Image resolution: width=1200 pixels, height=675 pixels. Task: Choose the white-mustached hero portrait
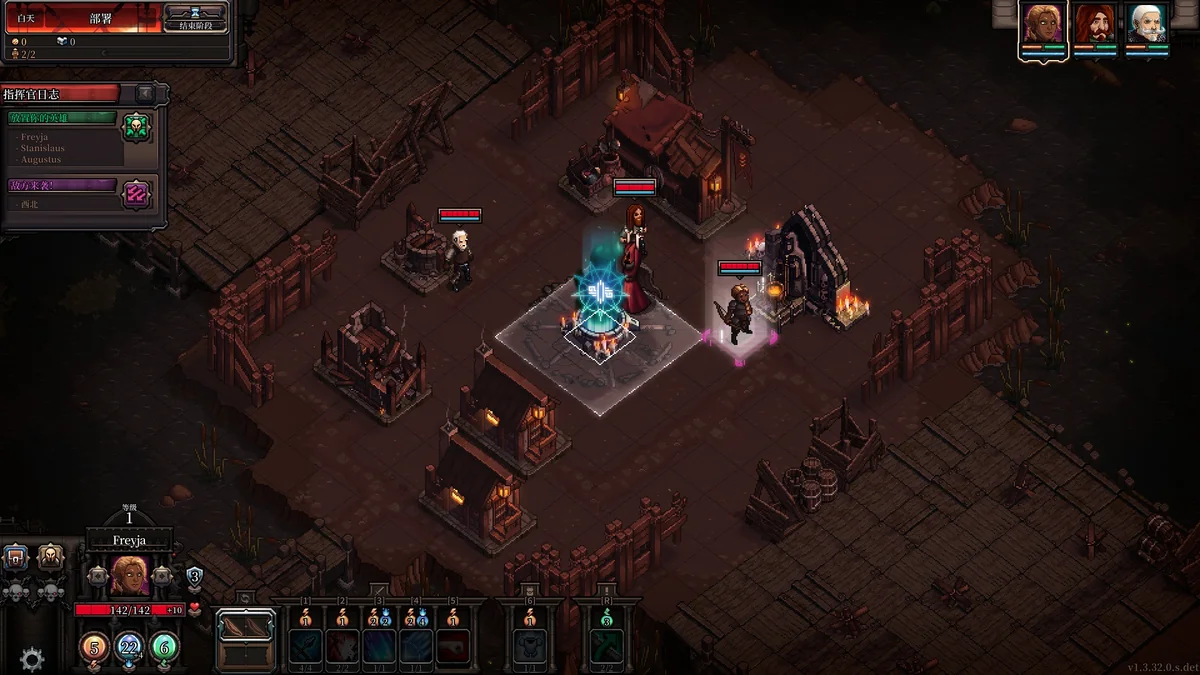click(x=1147, y=24)
